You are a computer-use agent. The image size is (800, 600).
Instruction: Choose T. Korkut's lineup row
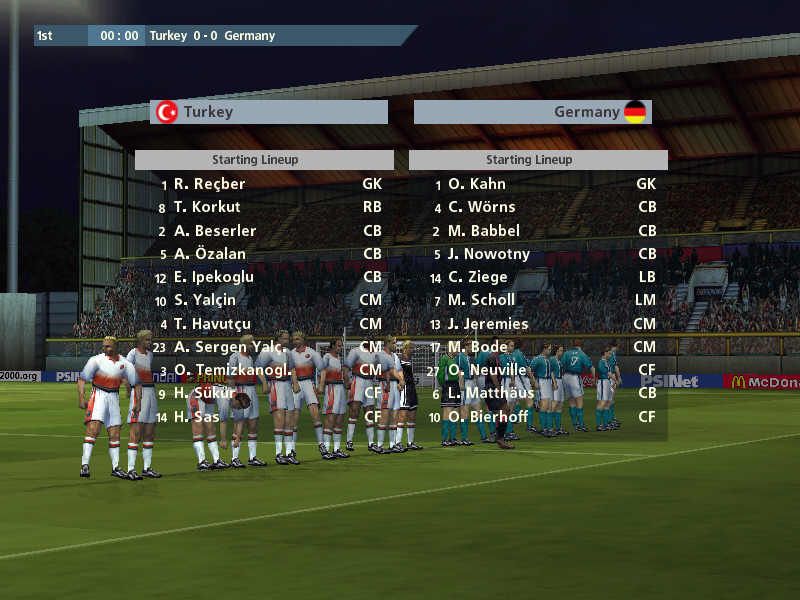207,207
